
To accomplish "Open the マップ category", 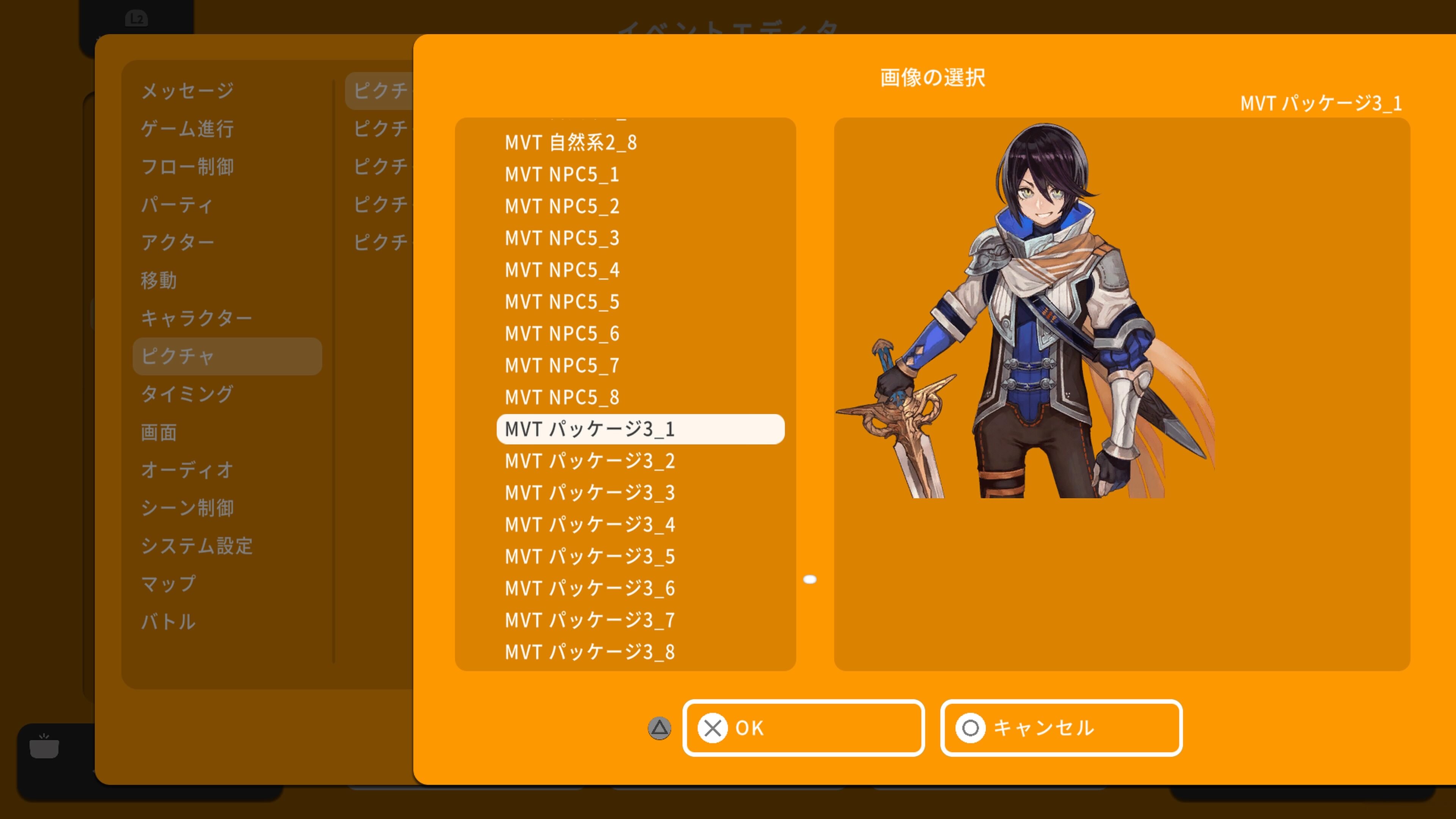I will (x=168, y=585).
